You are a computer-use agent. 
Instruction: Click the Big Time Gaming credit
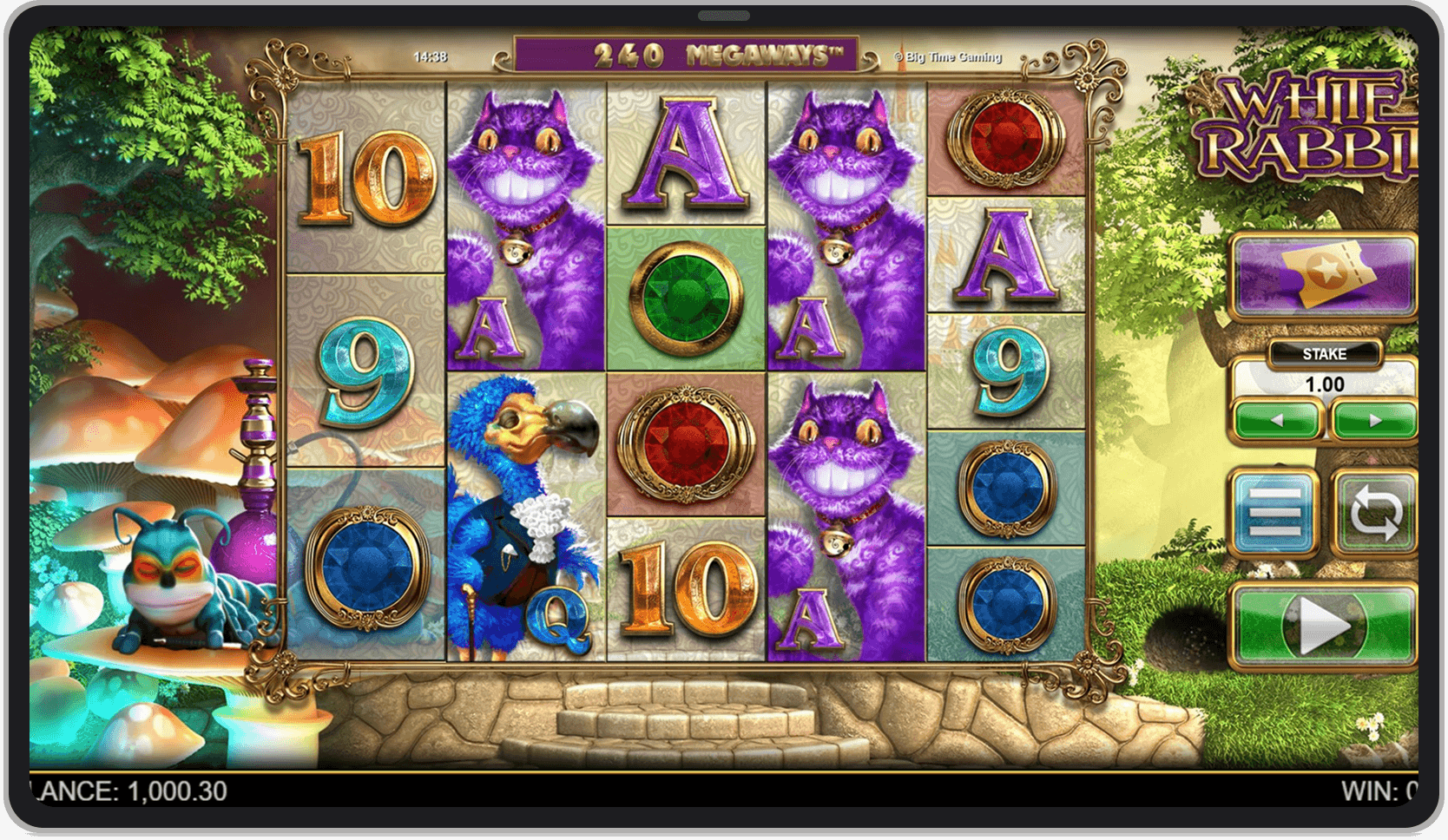[x=947, y=56]
